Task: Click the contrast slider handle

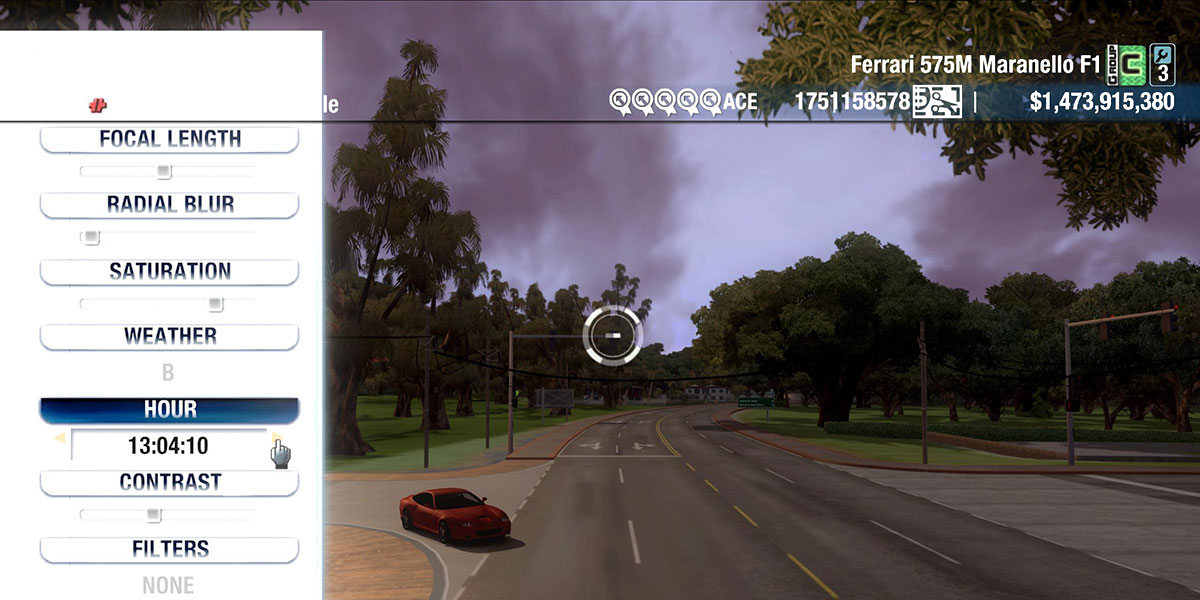Action: click(153, 515)
